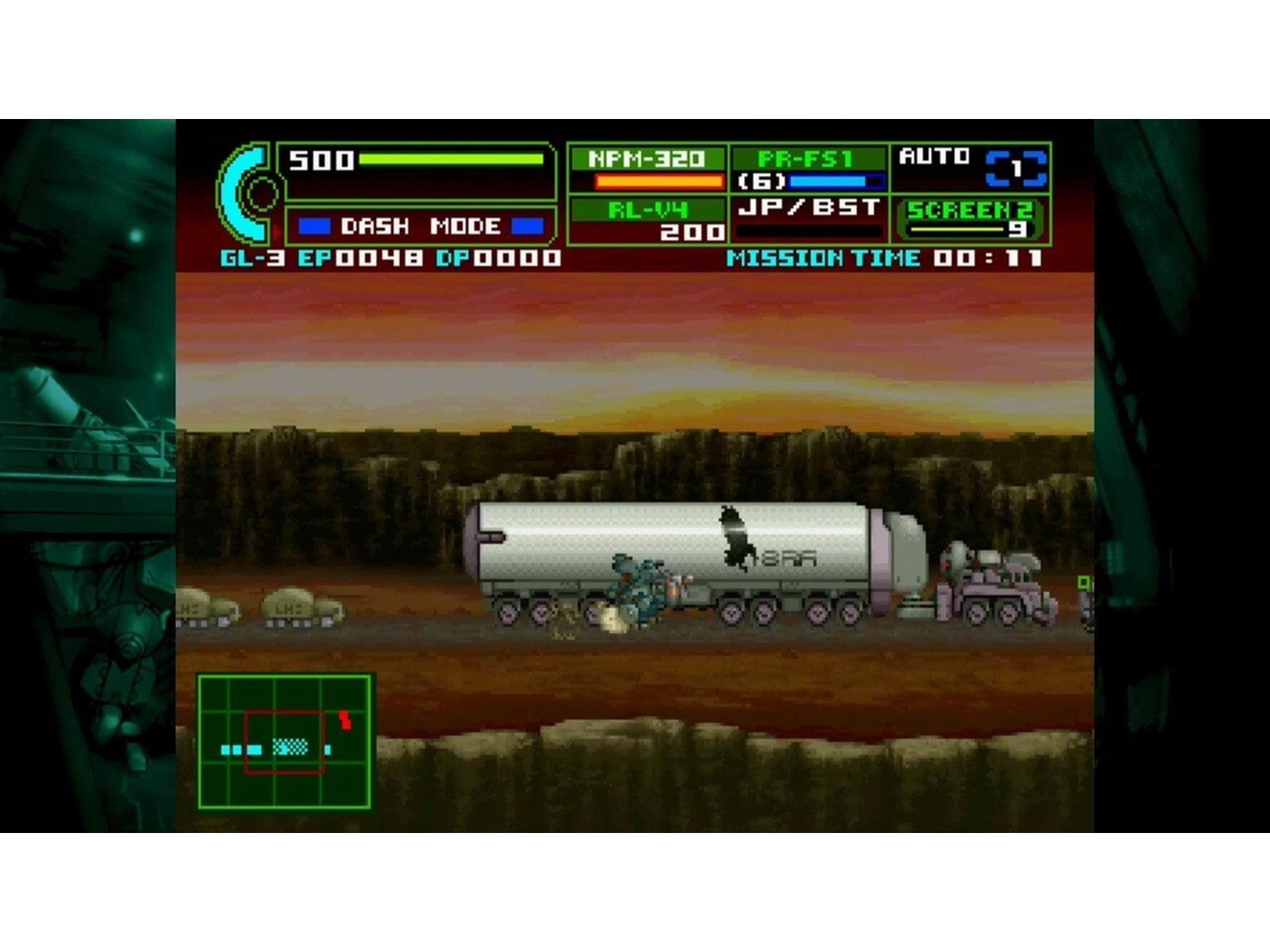This screenshot has width=1270, height=952.
Task: Click the DP0000 damage counter
Action: point(500,256)
